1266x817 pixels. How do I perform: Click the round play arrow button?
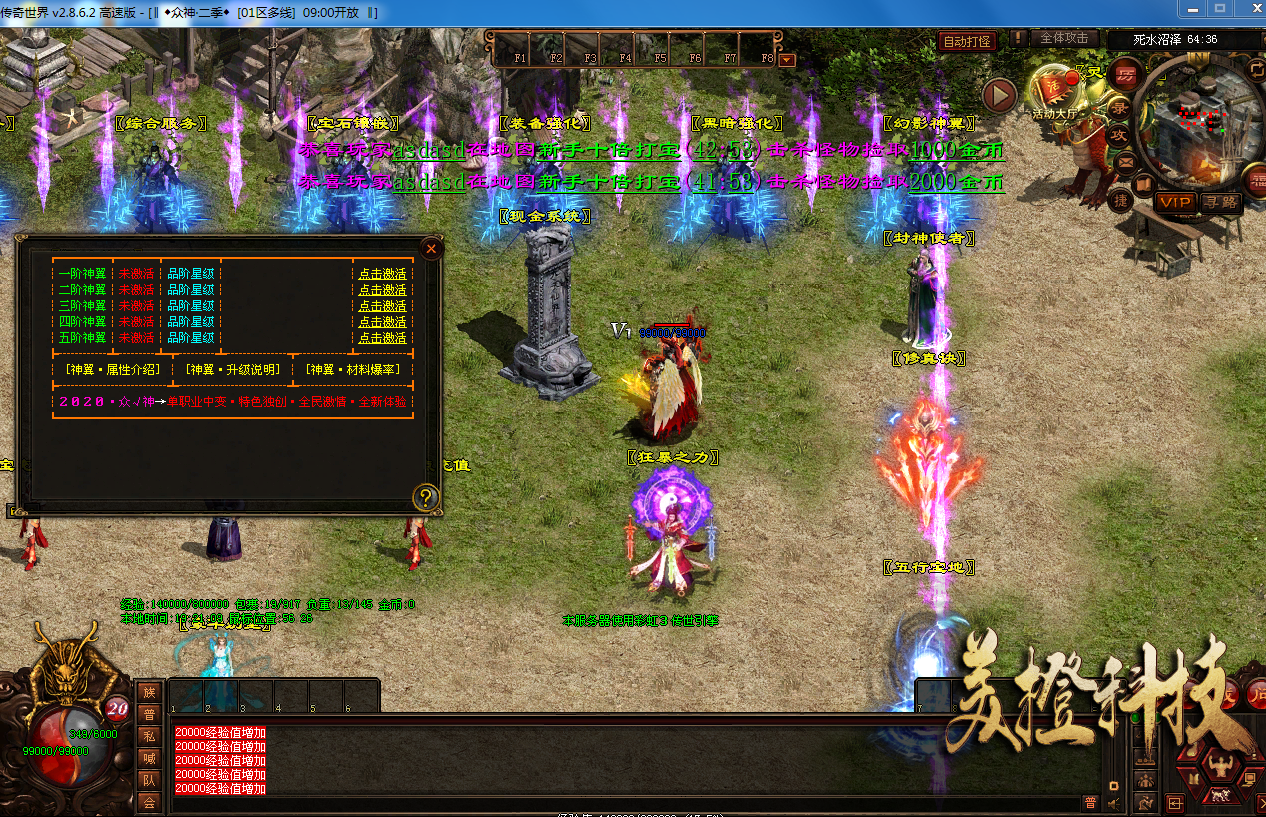(999, 95)
